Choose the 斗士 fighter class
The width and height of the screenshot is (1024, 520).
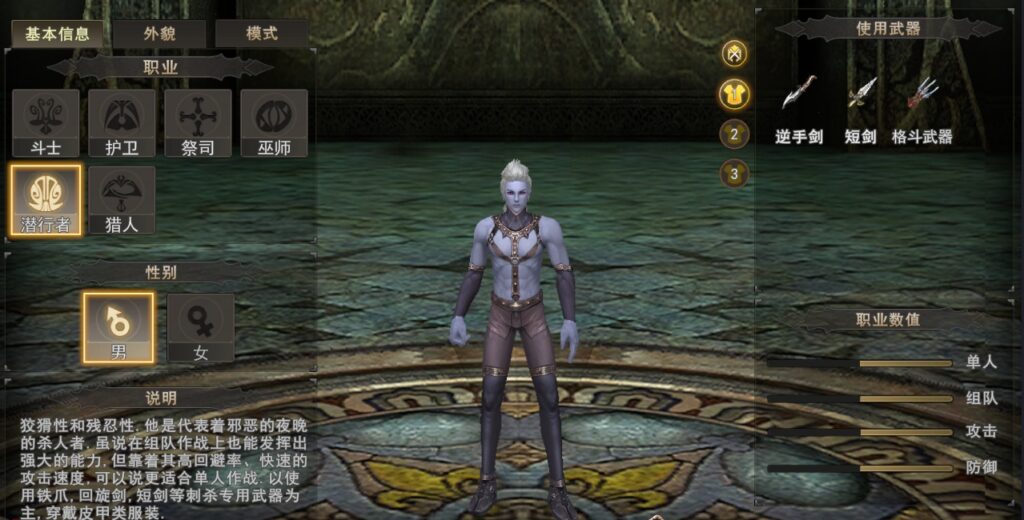tap(46, 122)
